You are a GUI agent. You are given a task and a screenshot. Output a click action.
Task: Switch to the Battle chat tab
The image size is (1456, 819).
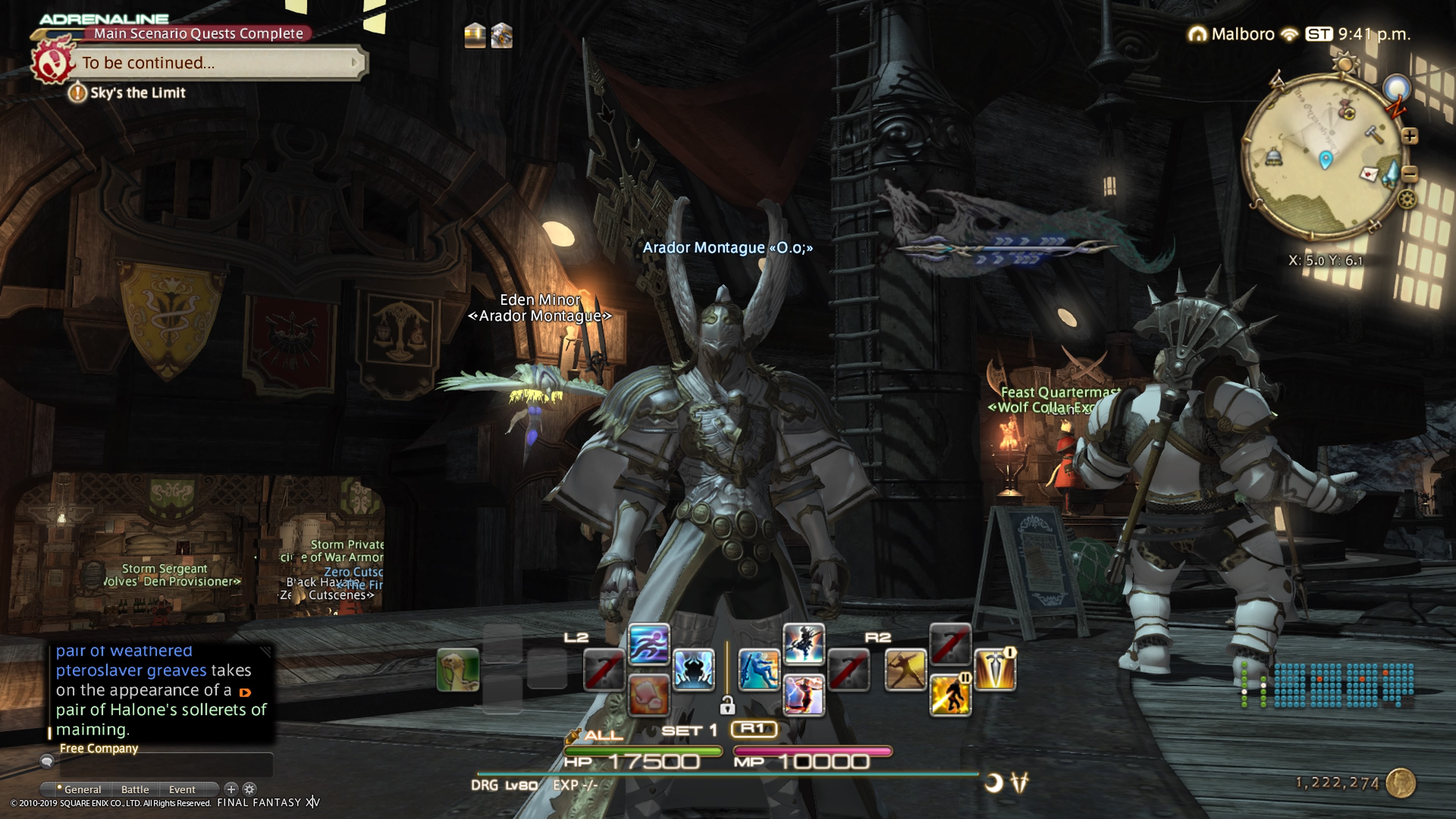click(x=135, y=789)
